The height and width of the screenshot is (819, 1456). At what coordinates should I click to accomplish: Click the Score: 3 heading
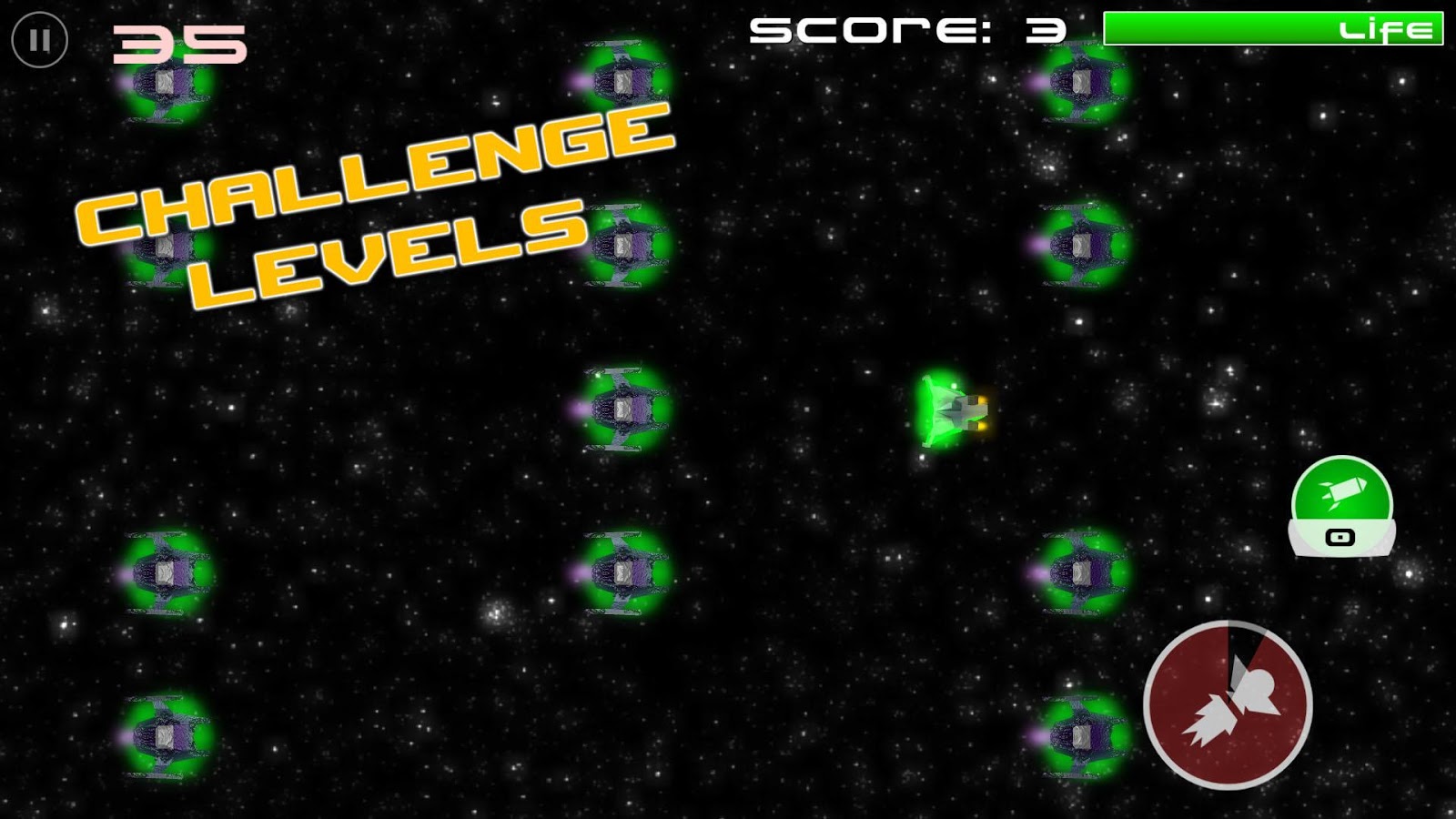[x=905, y=29]
